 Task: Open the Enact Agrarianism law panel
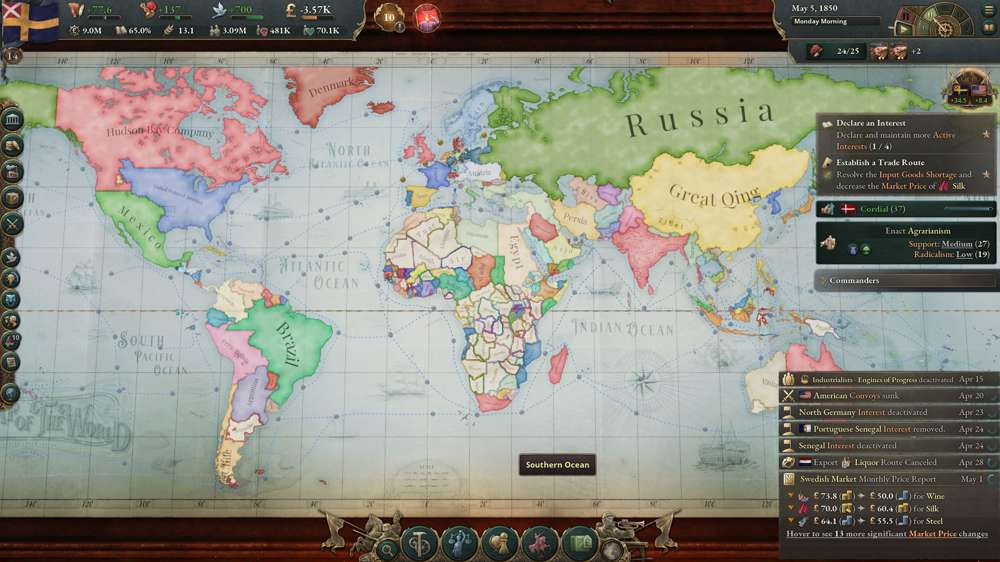coord(906,242)
